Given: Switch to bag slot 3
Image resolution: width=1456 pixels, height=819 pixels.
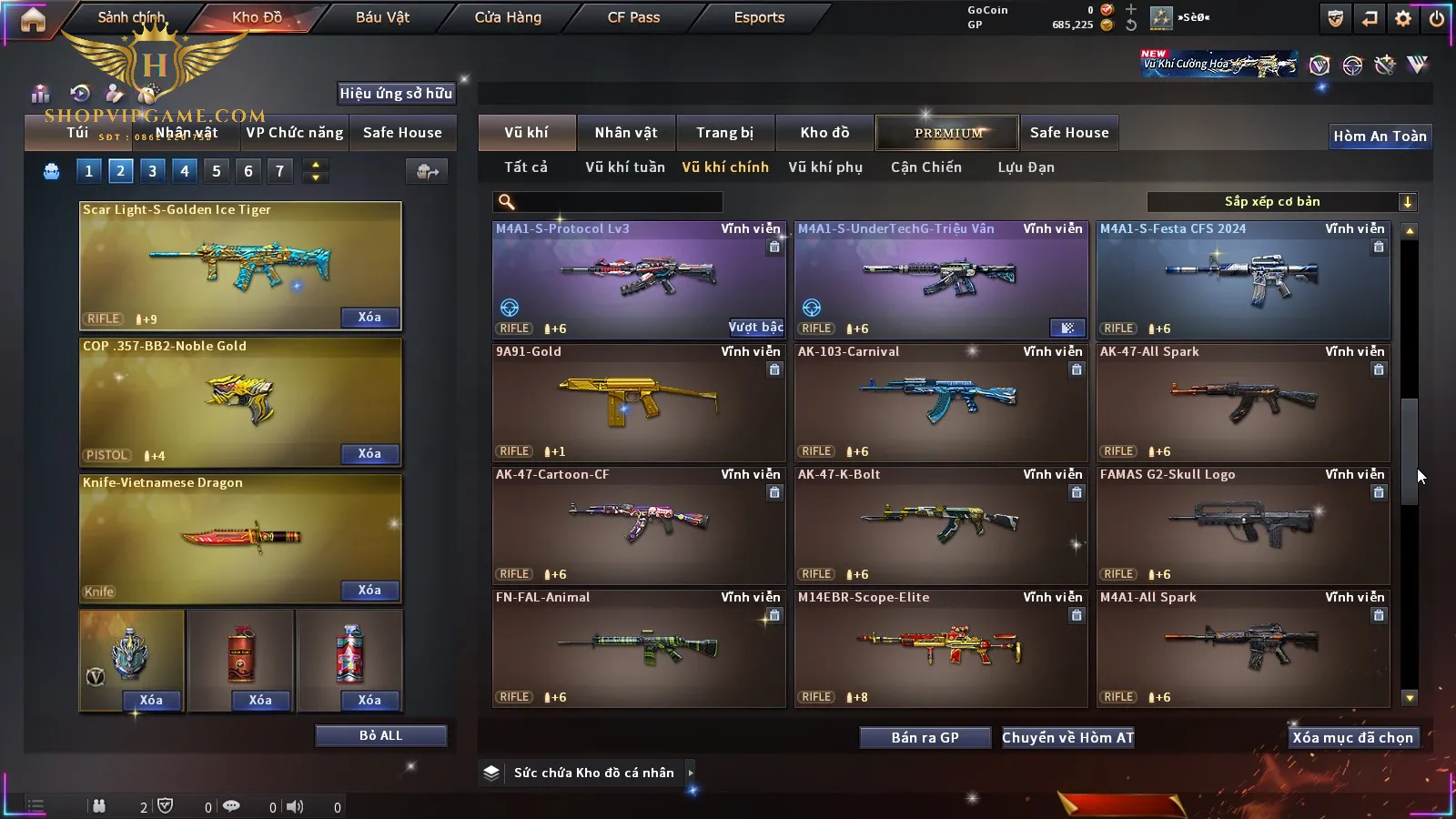Looking at the screenshot, I should (x=152, y=171).
